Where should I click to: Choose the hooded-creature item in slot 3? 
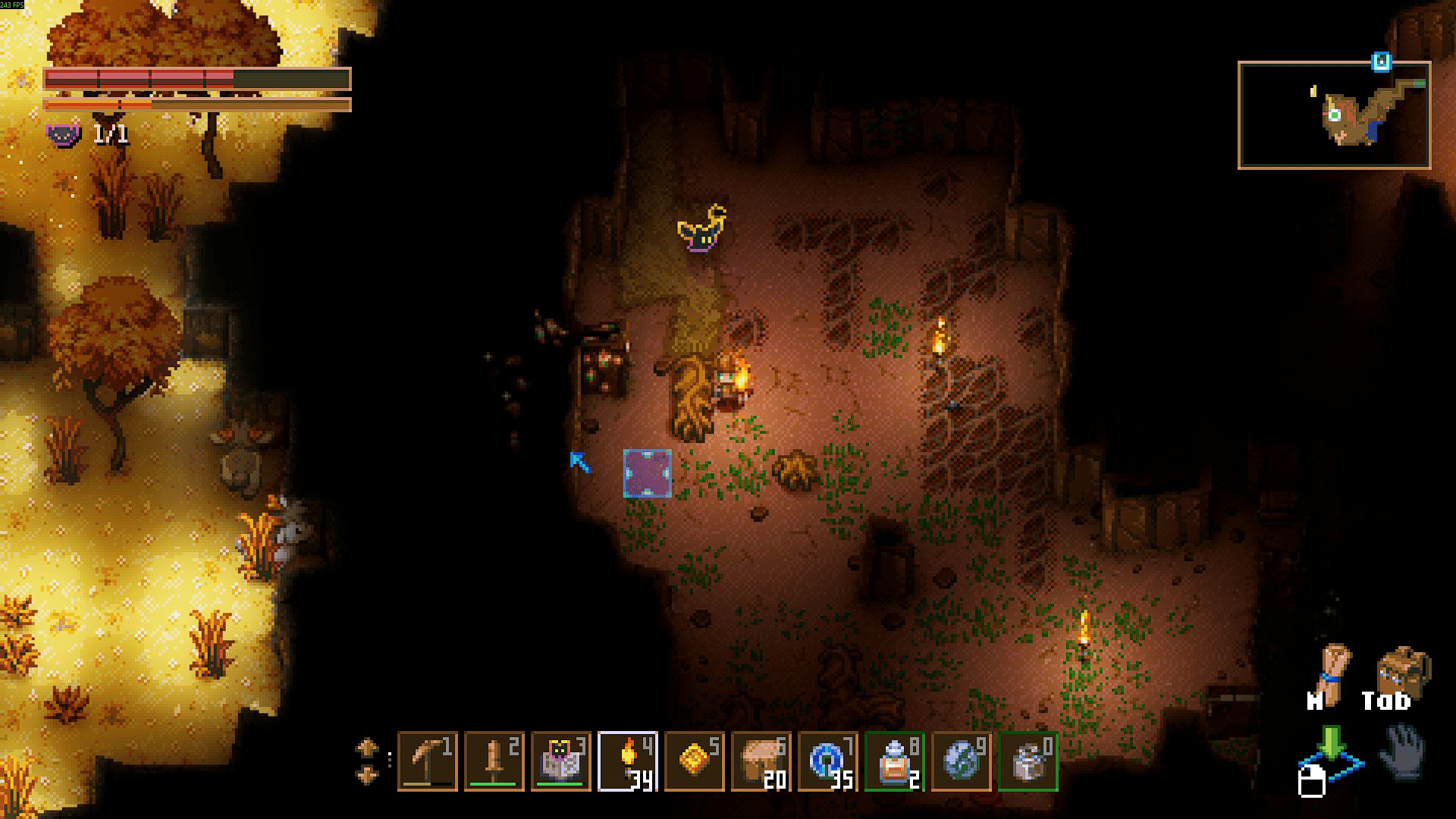(560, 761)
